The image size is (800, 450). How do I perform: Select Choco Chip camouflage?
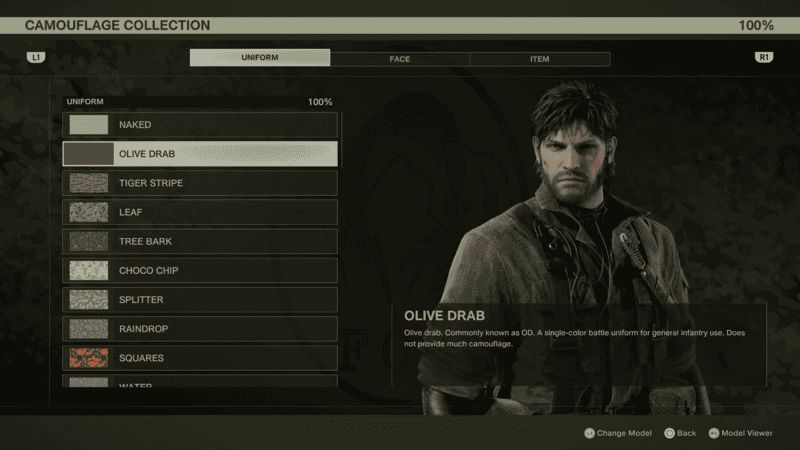click(200, 270)
